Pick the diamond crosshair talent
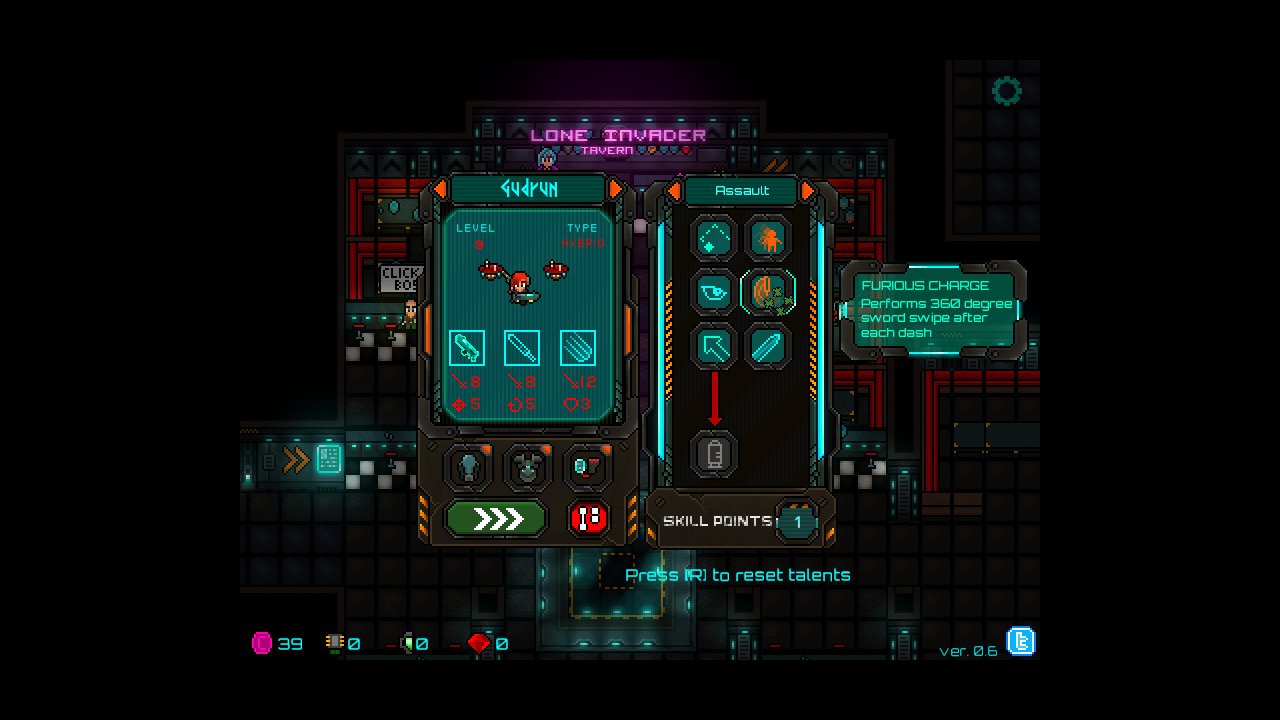Image resolution: width=1280 pixels, height=720 pixels. pos(714,238)
